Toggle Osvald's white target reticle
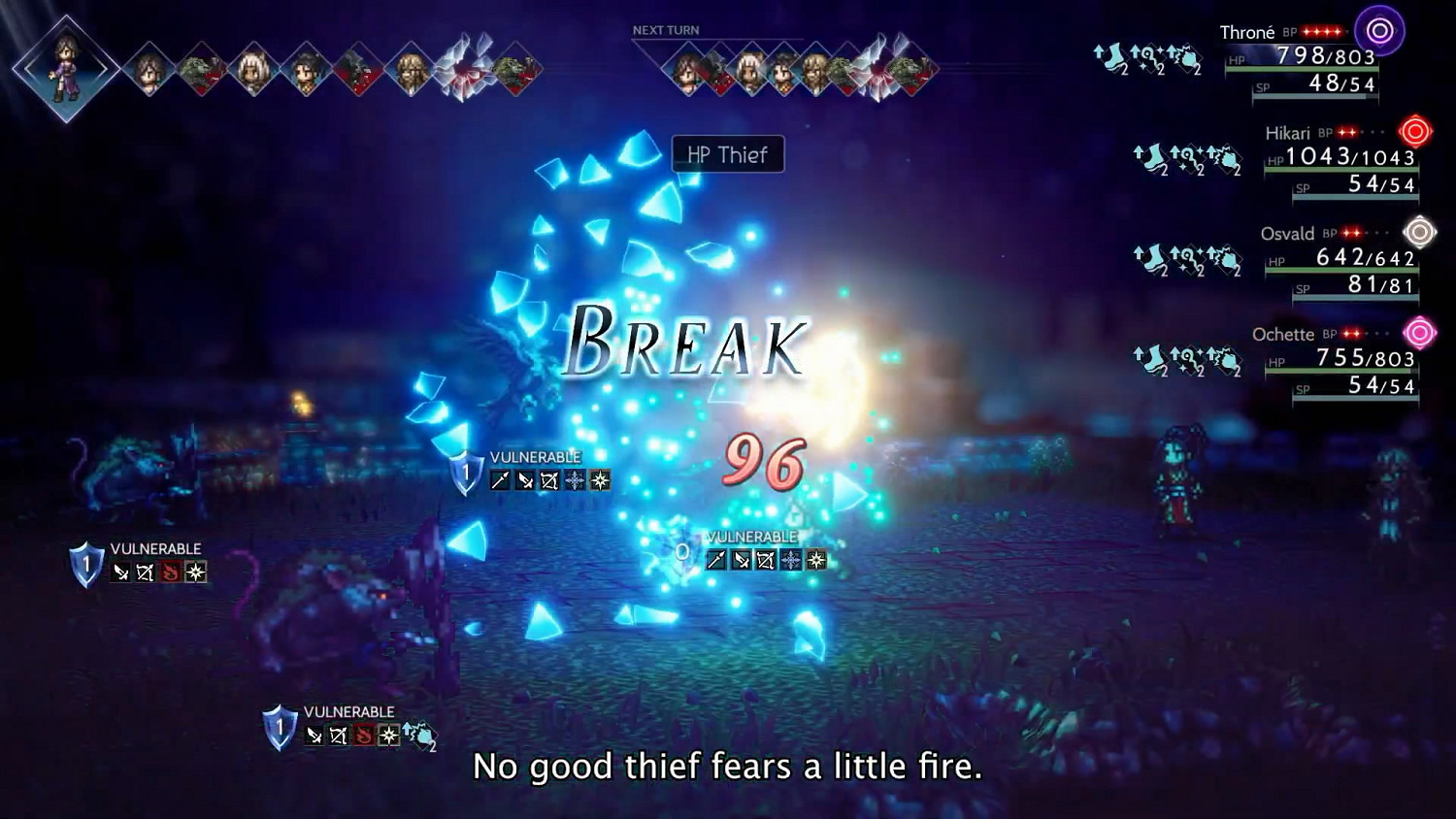Viewport: 1456px width, 819px height. pos(1420,231)
